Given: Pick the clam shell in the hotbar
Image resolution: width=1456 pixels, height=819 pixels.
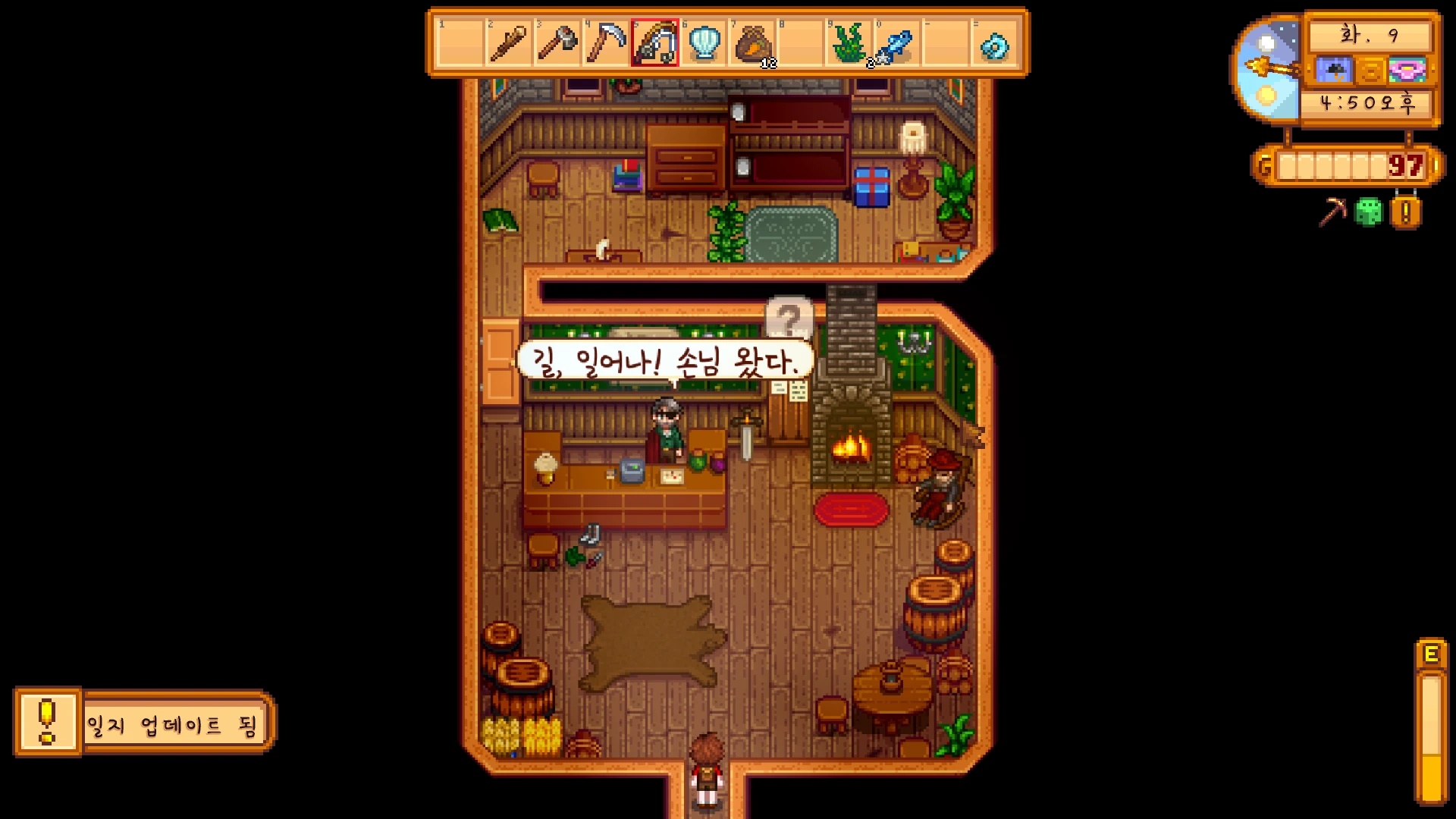Looking at the screenshot, I should pos(704,43).
